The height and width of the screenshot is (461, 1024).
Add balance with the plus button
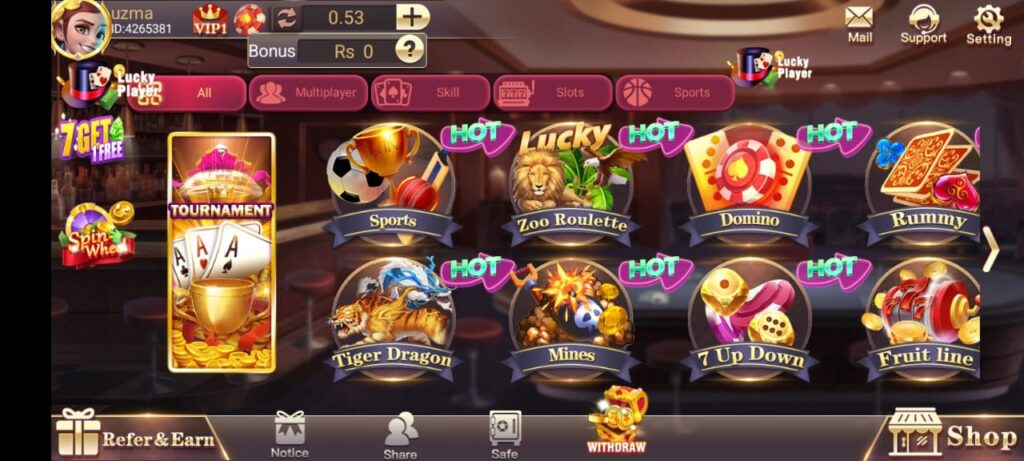412,17
